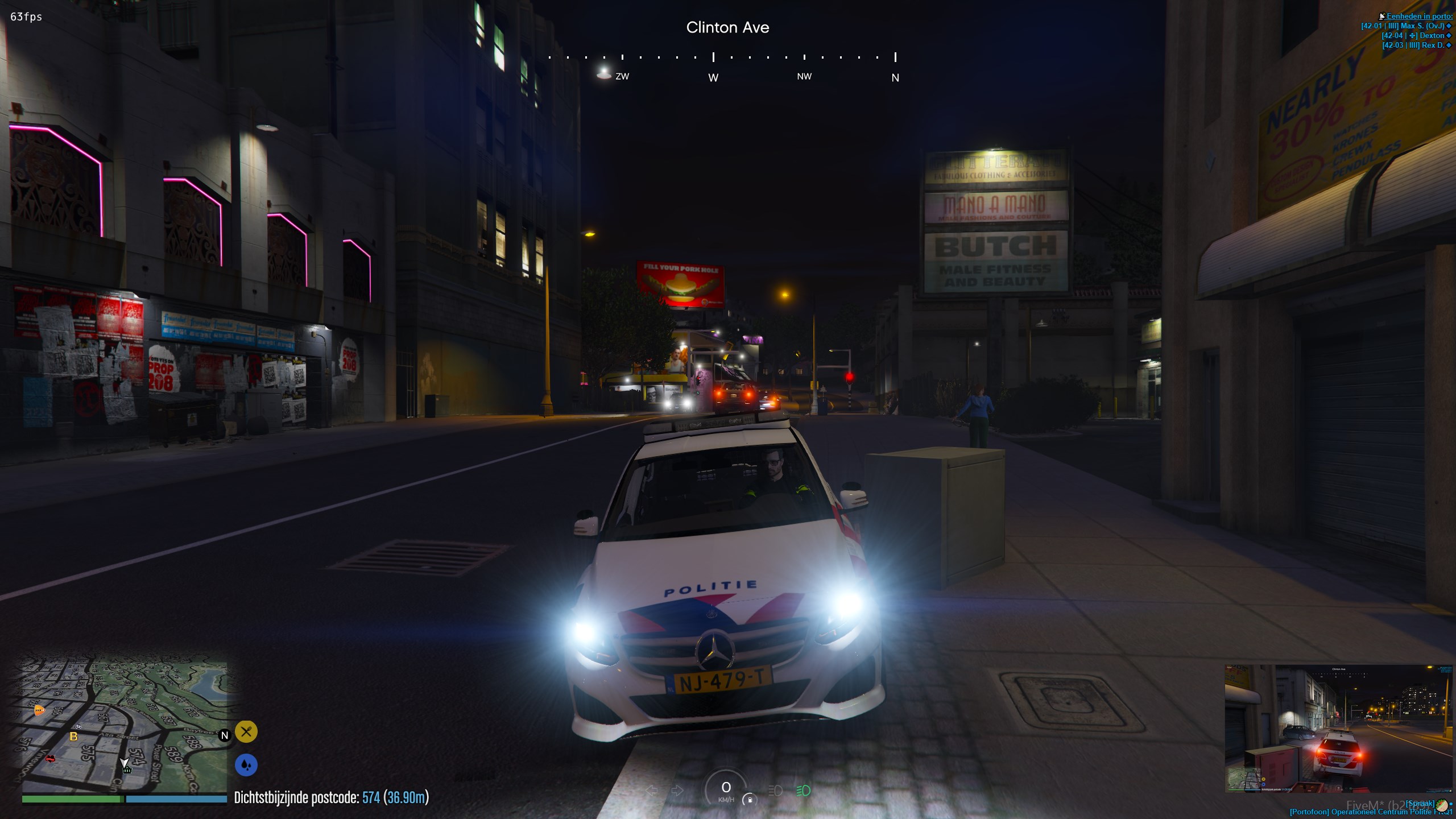Viewport: 1456px width, 819px height.
Task: Select unit 42-03 Rex D. in radio list
Action: (x=1417, y=45)
